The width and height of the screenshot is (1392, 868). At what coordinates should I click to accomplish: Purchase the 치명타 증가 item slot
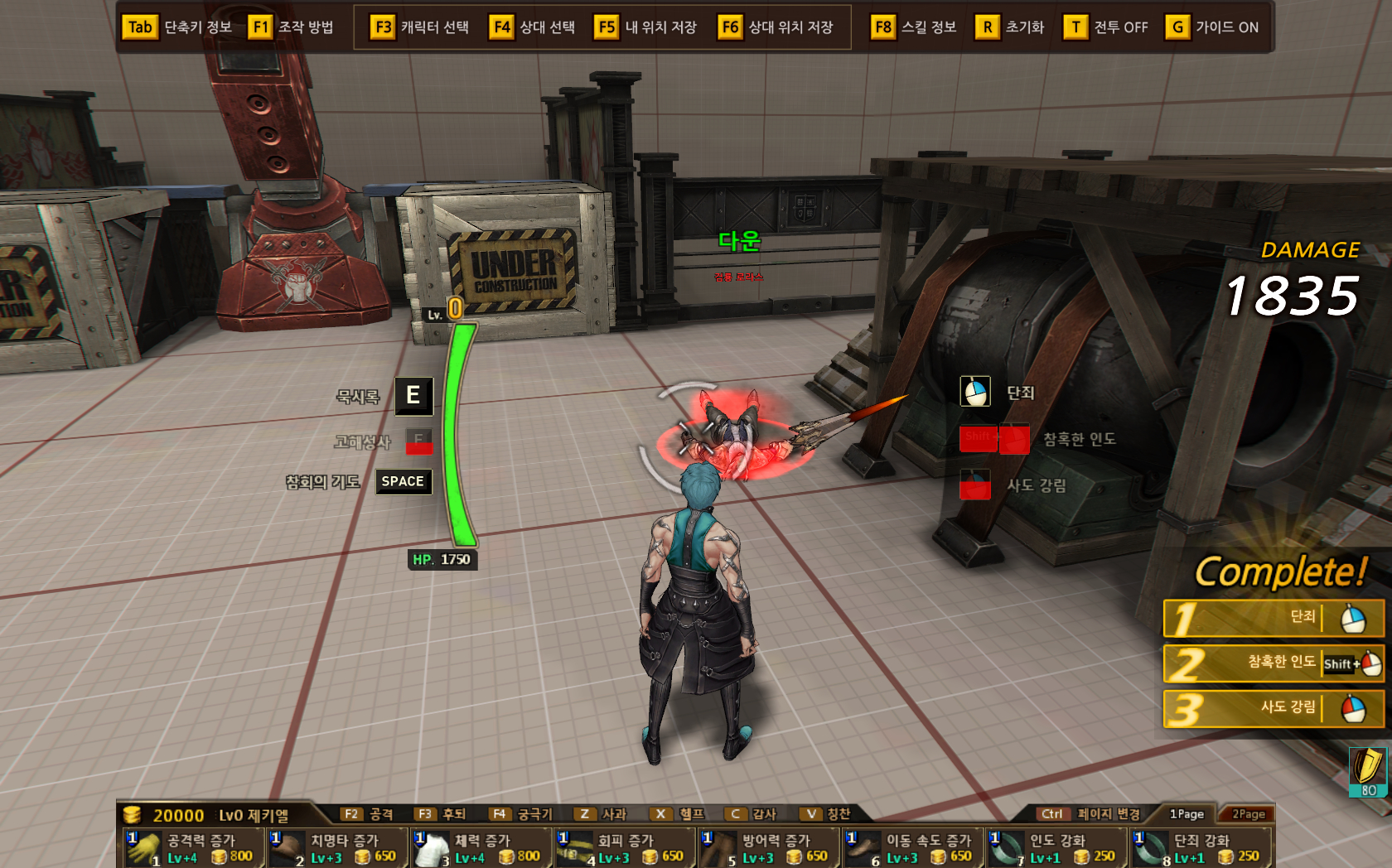pyautogui.click(x=336, y=848)
